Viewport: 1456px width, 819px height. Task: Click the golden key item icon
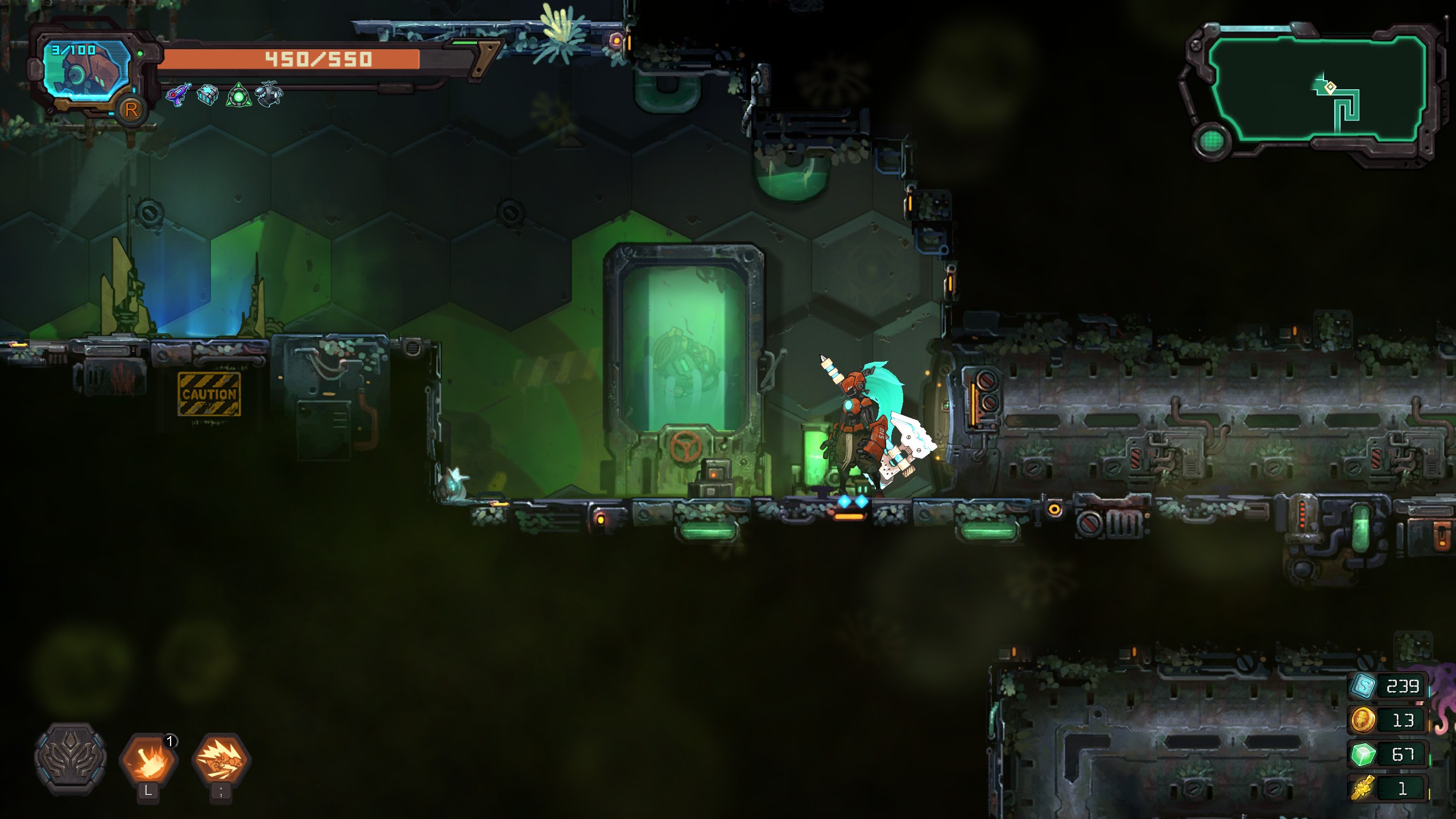click(1363, 789)
